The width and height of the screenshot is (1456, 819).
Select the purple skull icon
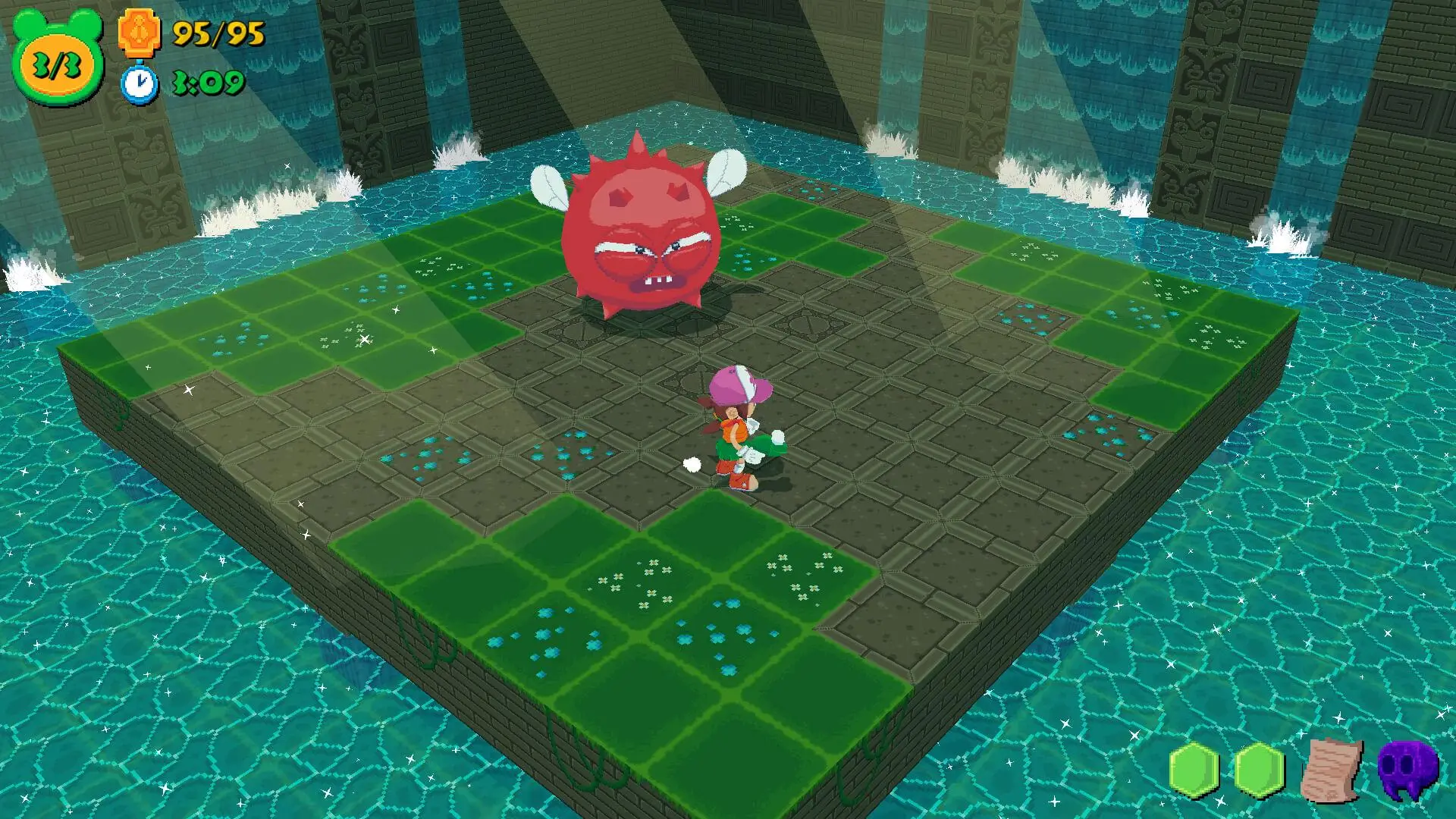(1407, 770)
